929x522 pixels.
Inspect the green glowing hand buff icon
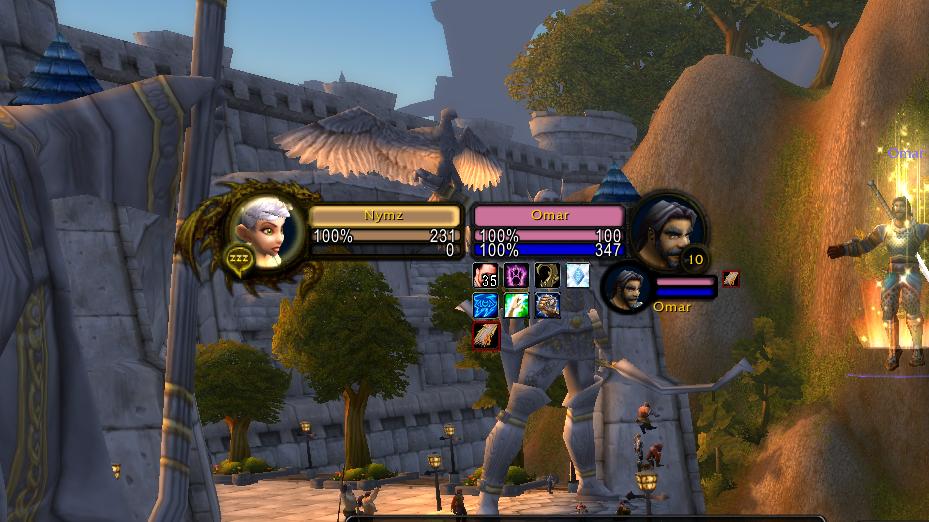(516, 305)
